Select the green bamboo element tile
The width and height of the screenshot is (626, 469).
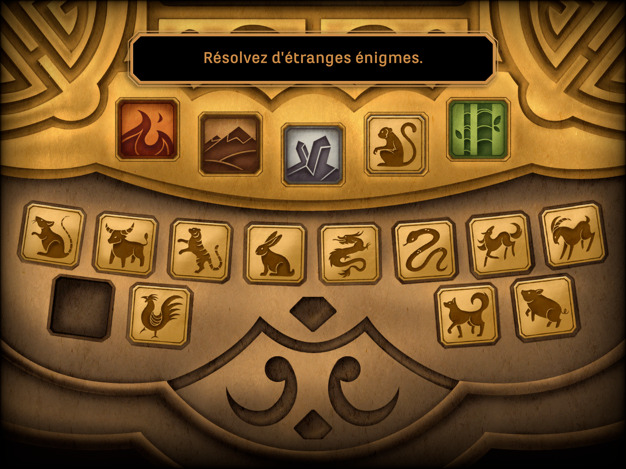(478, 129)
